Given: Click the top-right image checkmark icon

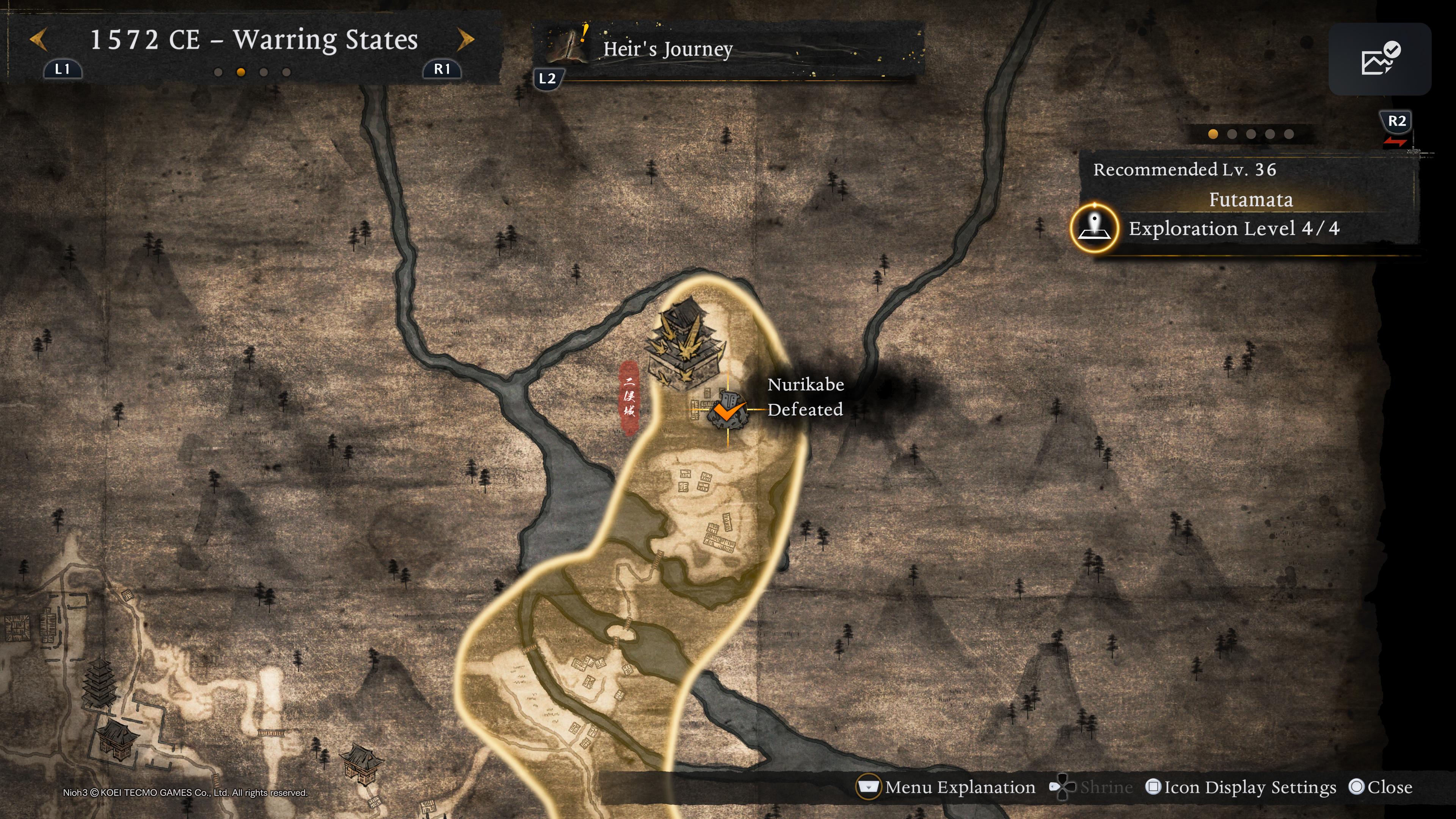Looking at the screenshot, I should pyautogui.click(x=1379, y=59).
